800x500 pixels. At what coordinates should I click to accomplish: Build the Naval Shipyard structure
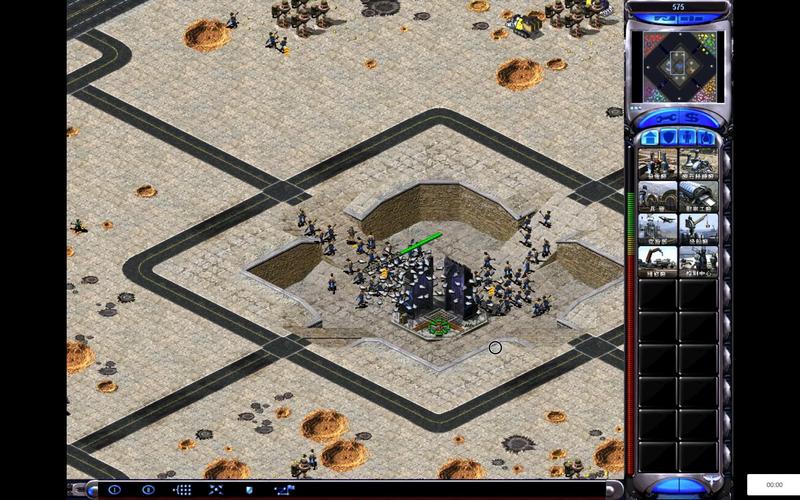pyautogui.click(x=698, y=229)
